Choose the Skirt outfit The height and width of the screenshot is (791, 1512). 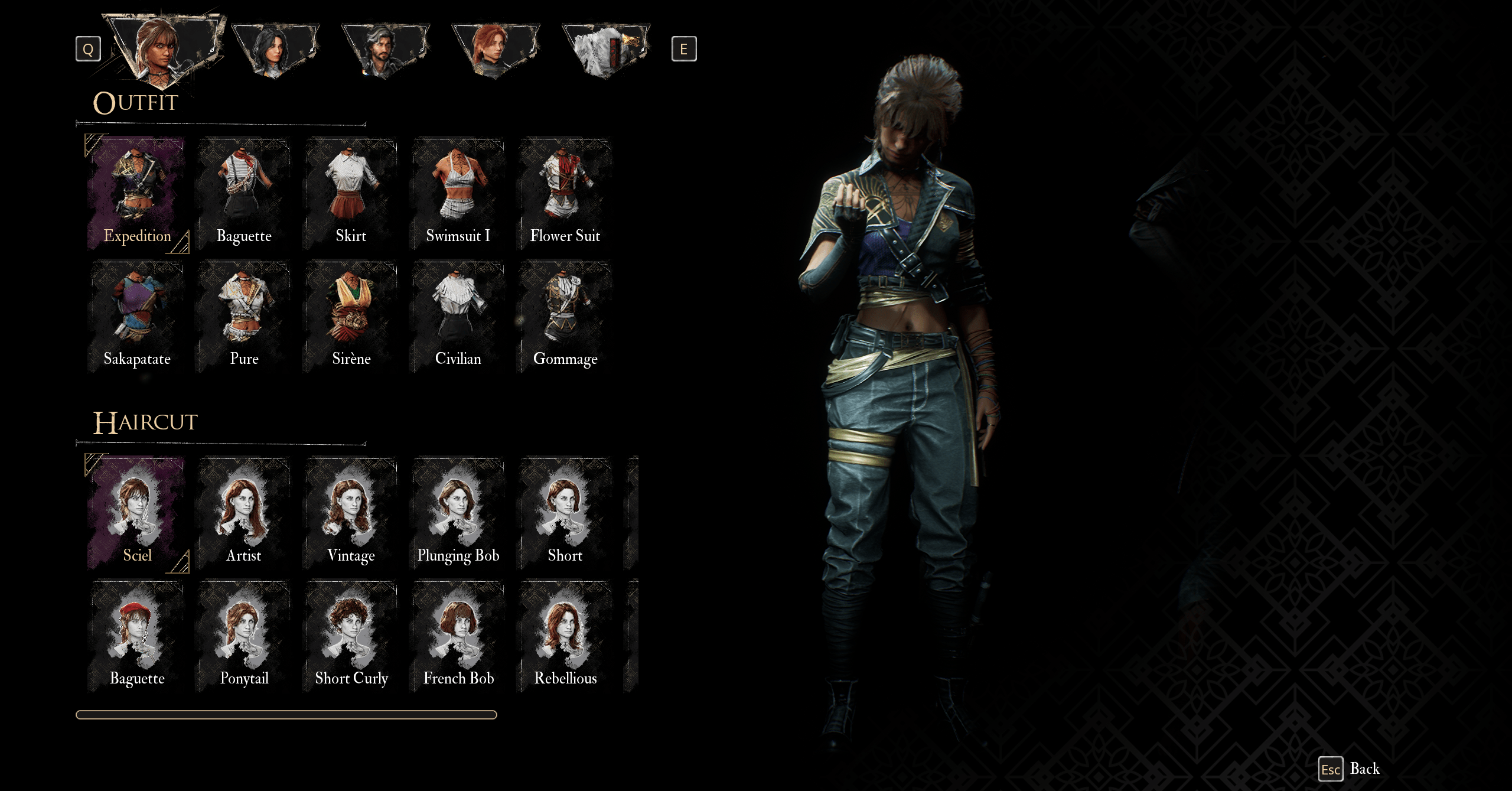[351, 194]
